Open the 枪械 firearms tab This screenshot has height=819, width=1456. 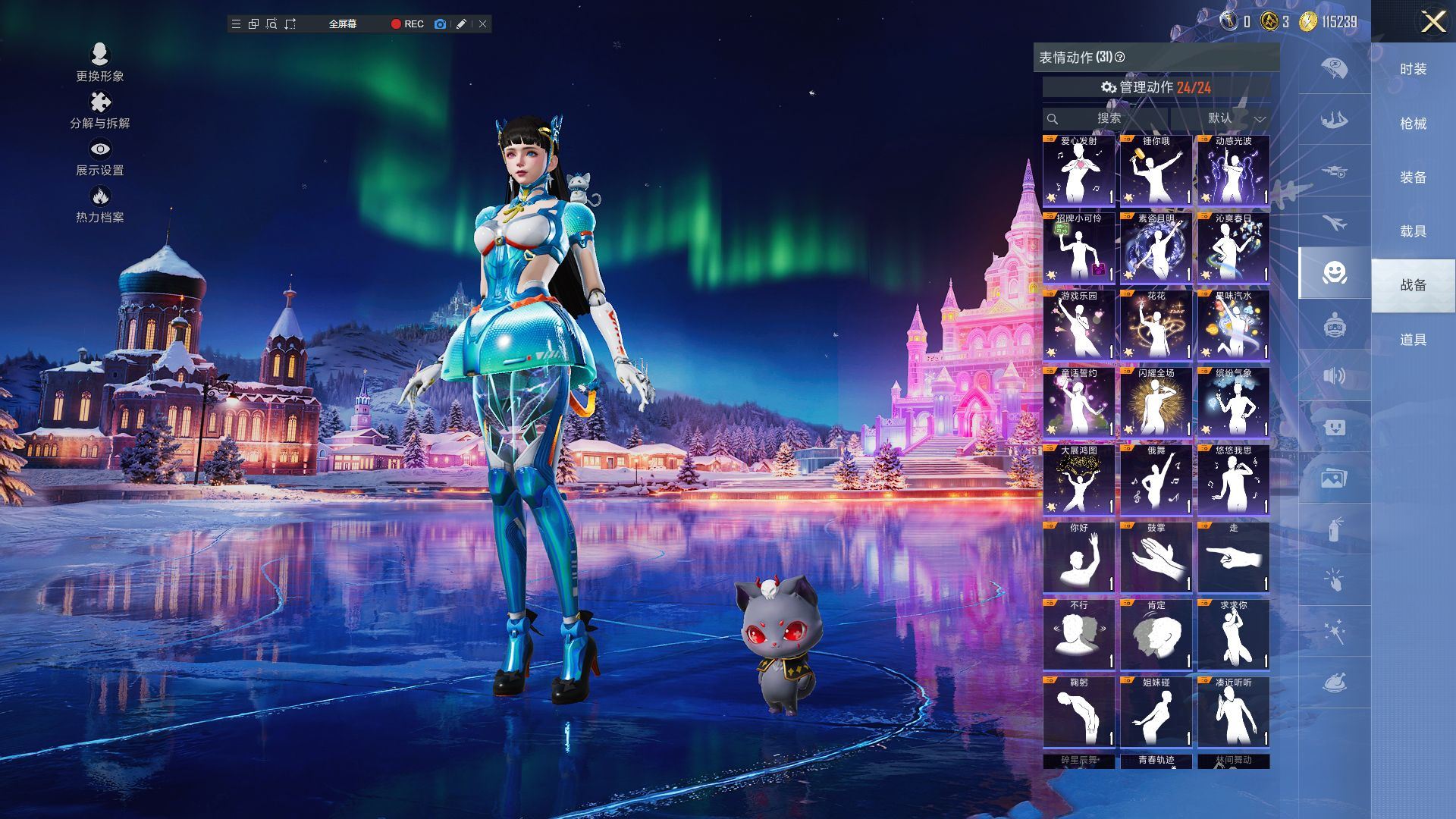point(1413,123)
